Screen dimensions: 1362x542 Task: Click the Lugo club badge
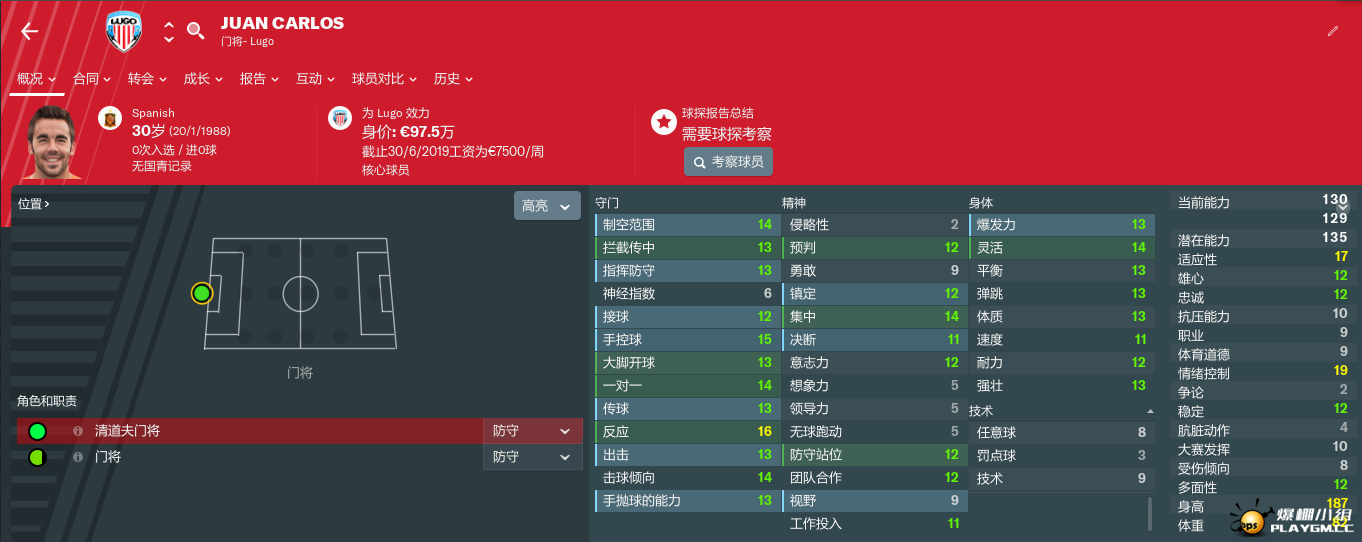(125, 31)
